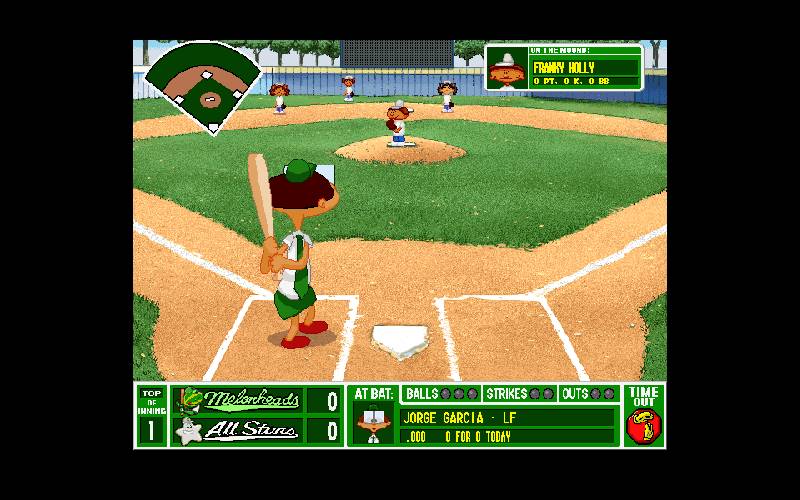The image size is (800, 500).
Task: Select the Franky Holly pitcher panel
Action: click(x=563, y=68)
